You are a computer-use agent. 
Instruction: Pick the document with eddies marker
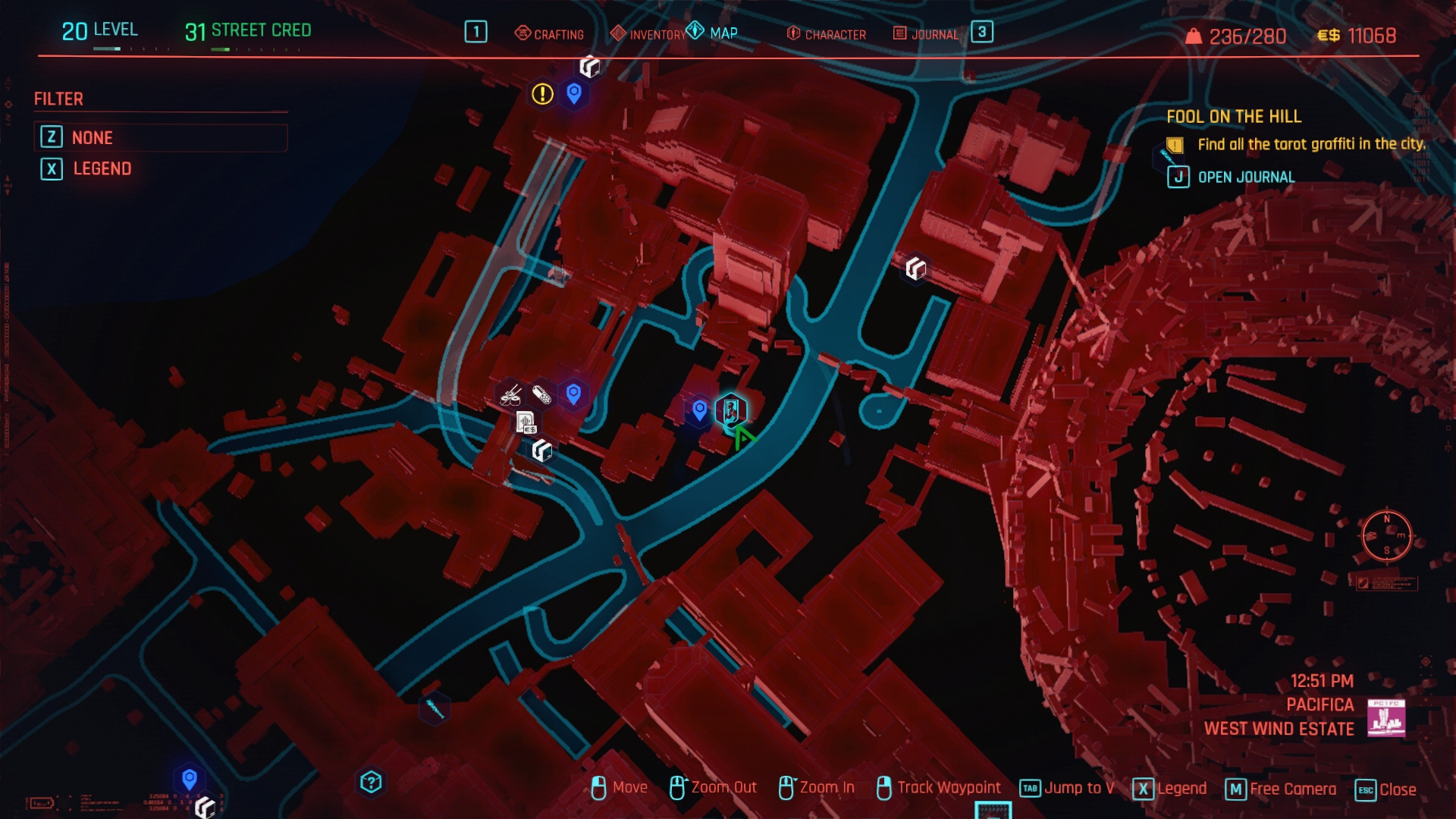click(526, 422)
